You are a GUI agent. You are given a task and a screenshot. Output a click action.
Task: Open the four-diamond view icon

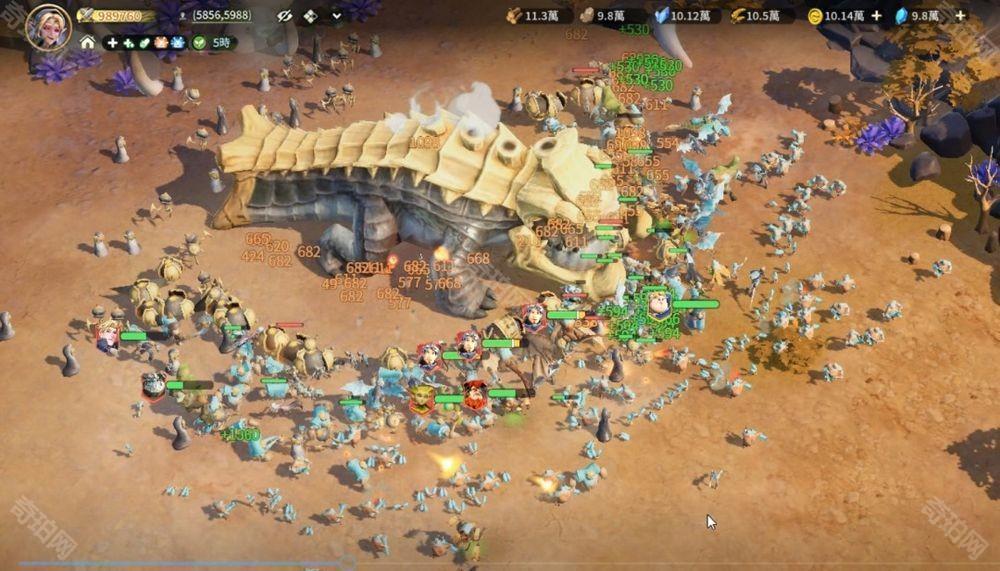coord(310,16)
